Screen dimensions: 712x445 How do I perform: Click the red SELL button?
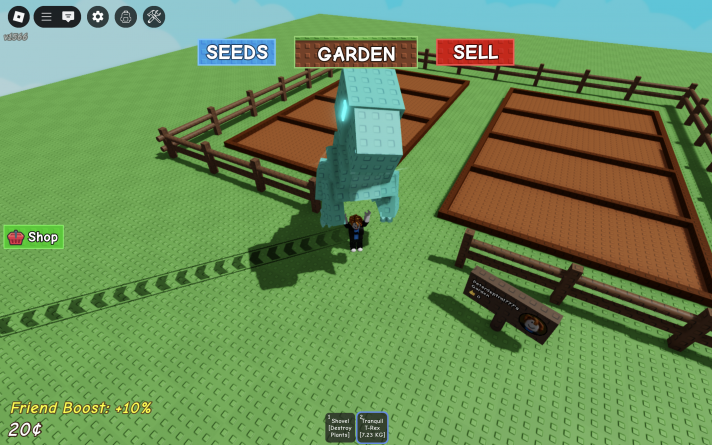(x=475, y=52)
